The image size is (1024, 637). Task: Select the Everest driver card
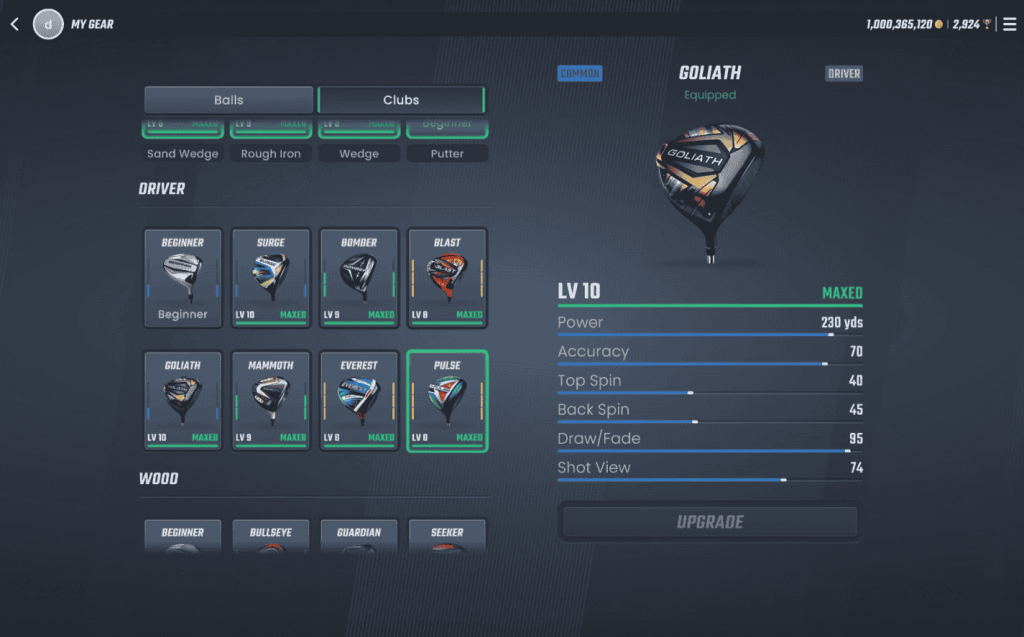359,400
